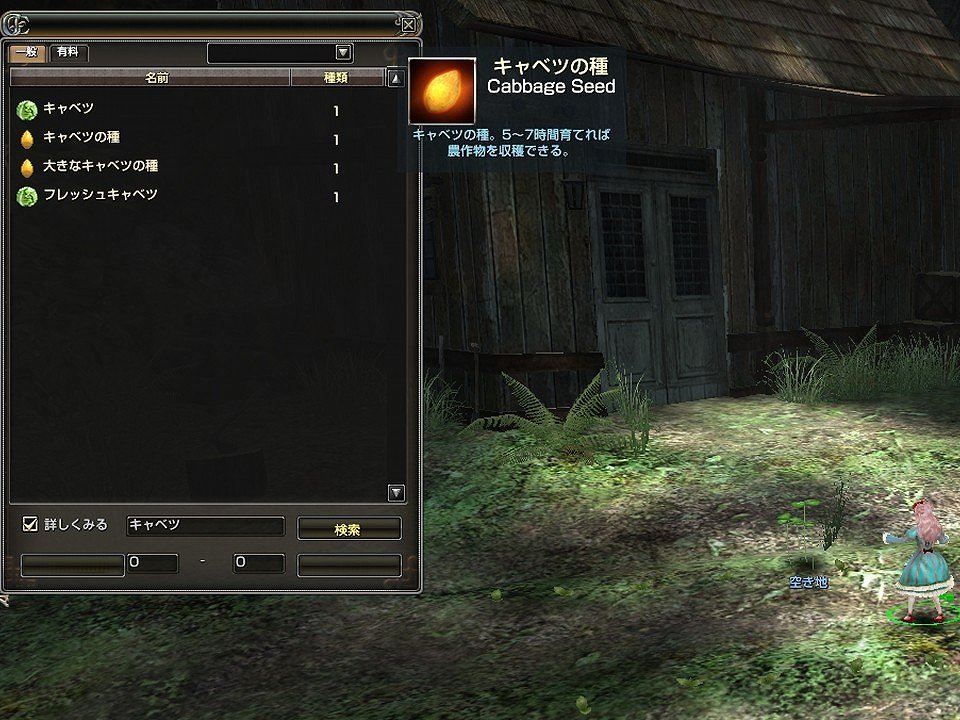
Task: Close the item search window
Action: pos(408,25)
